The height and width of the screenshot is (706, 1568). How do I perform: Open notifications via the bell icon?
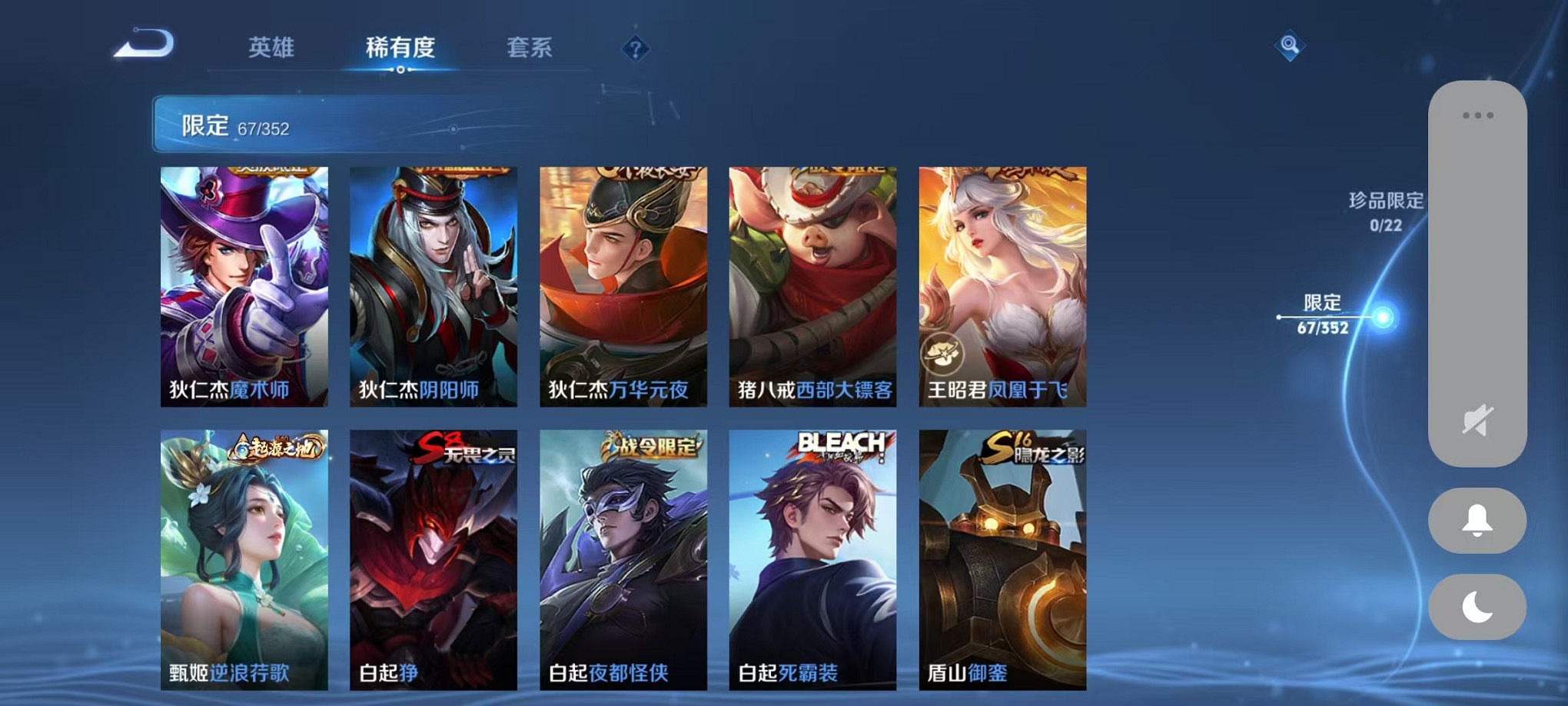(1475, 521)
